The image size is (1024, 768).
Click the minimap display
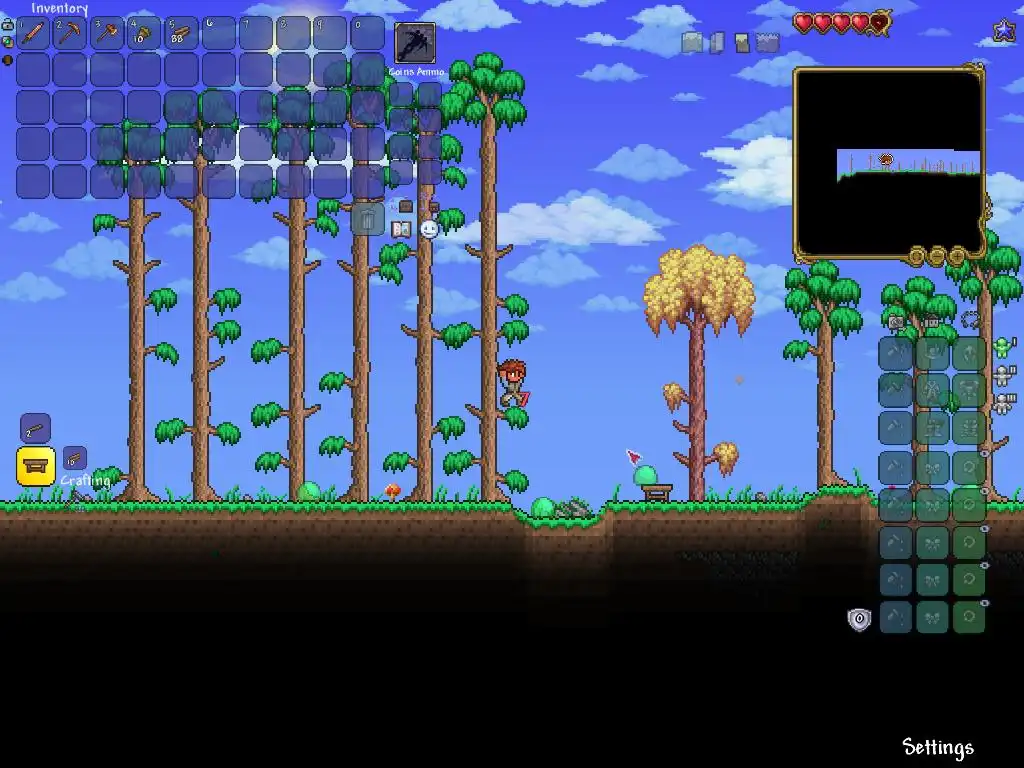click(888, 162)
